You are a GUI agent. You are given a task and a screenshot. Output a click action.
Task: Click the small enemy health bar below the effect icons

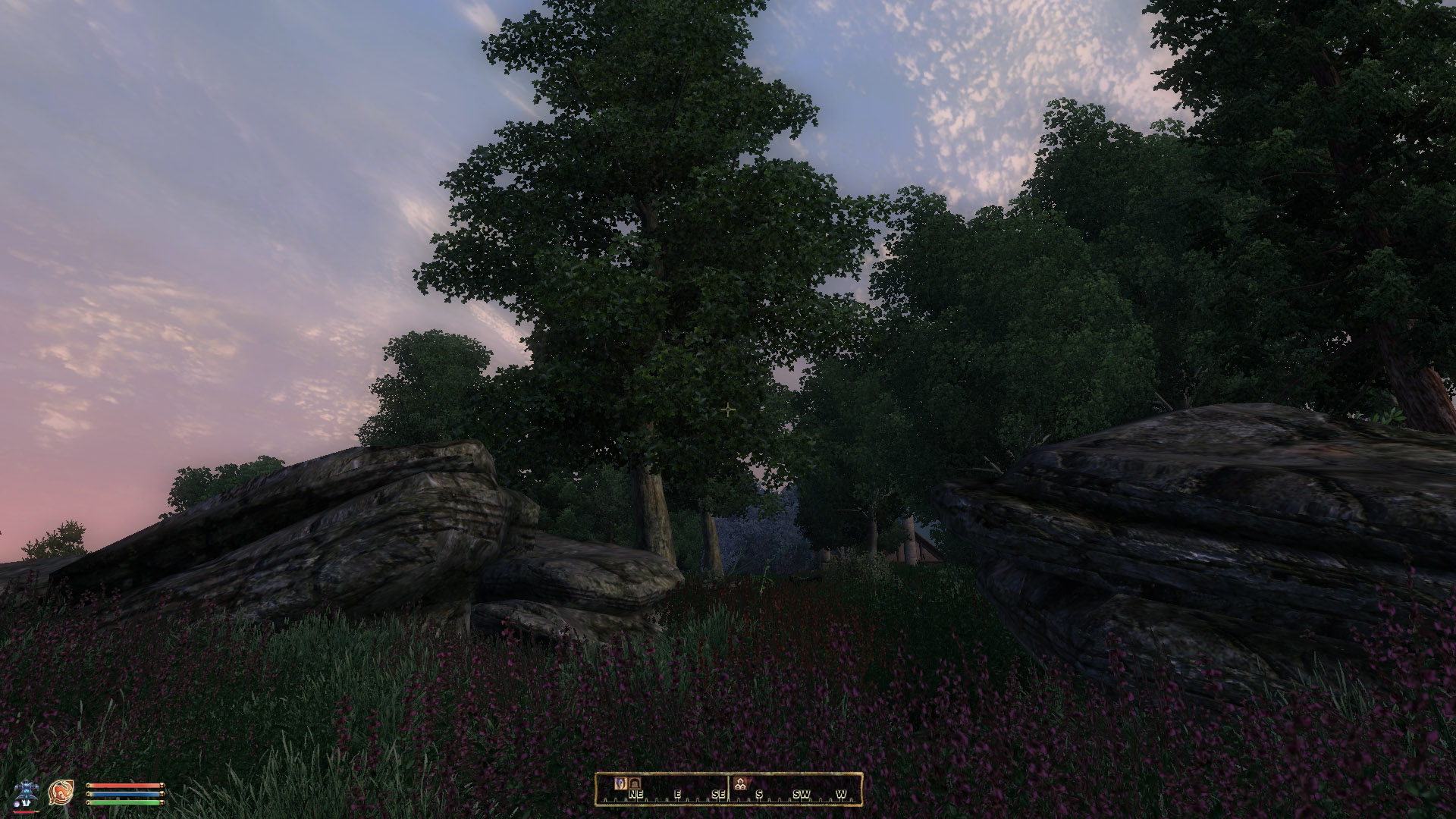click(x=25, y=811)
